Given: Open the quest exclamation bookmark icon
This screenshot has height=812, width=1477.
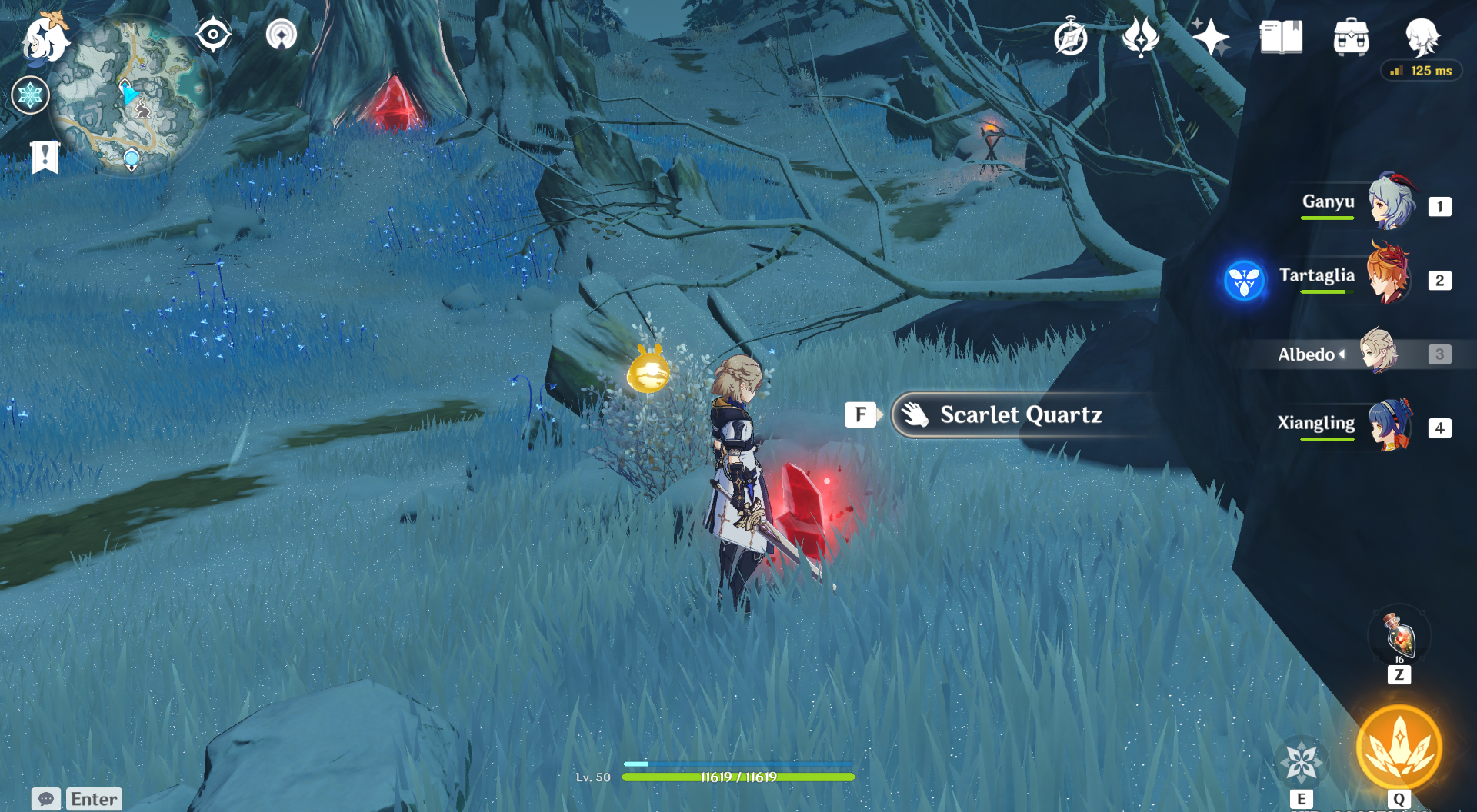Looking at the screenshot, I should tap(45, 158).
